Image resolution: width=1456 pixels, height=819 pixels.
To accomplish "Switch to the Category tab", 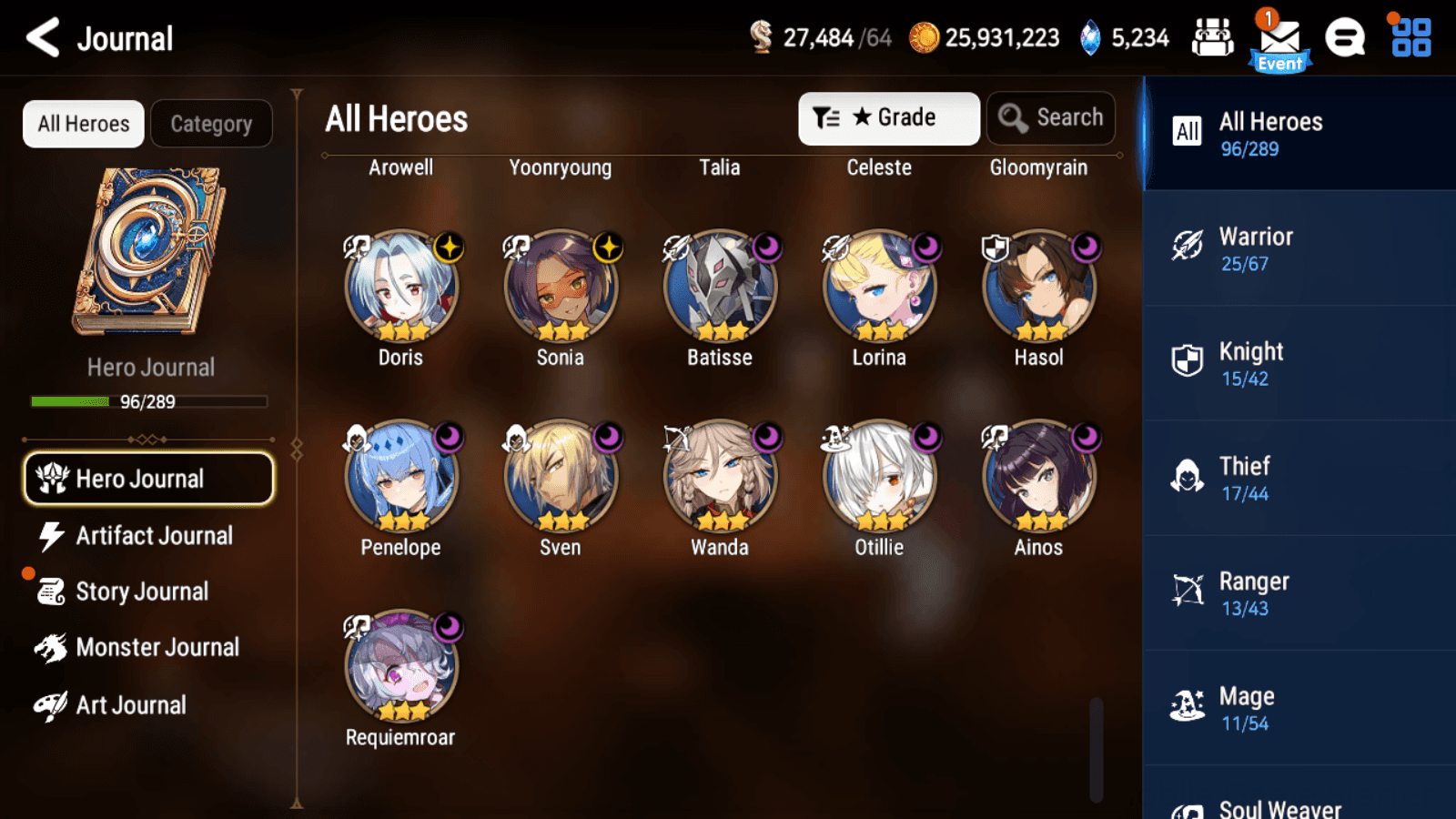I will (211, 124).
